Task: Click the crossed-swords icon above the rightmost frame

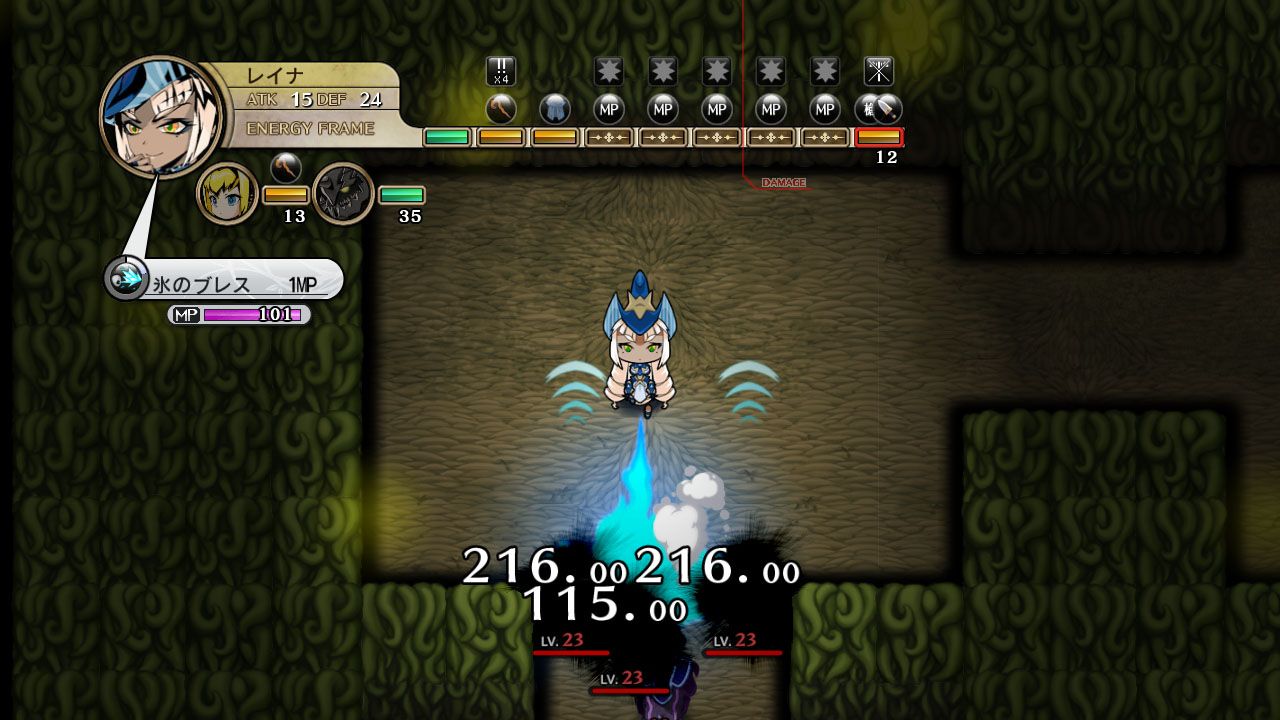Action: click(x=877, y=72)
